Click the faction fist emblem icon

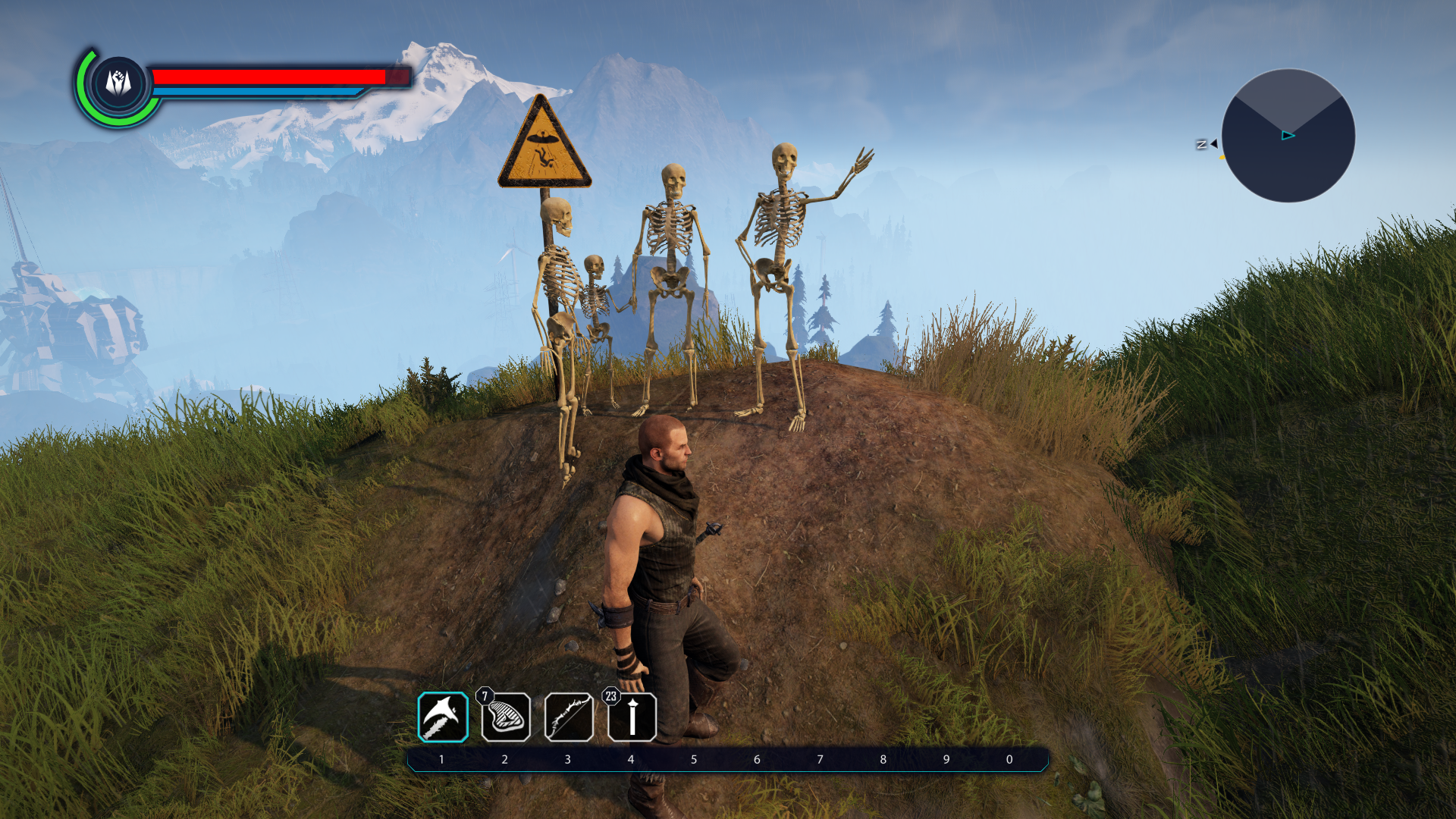pyautogui.click(x=118, y=83)
